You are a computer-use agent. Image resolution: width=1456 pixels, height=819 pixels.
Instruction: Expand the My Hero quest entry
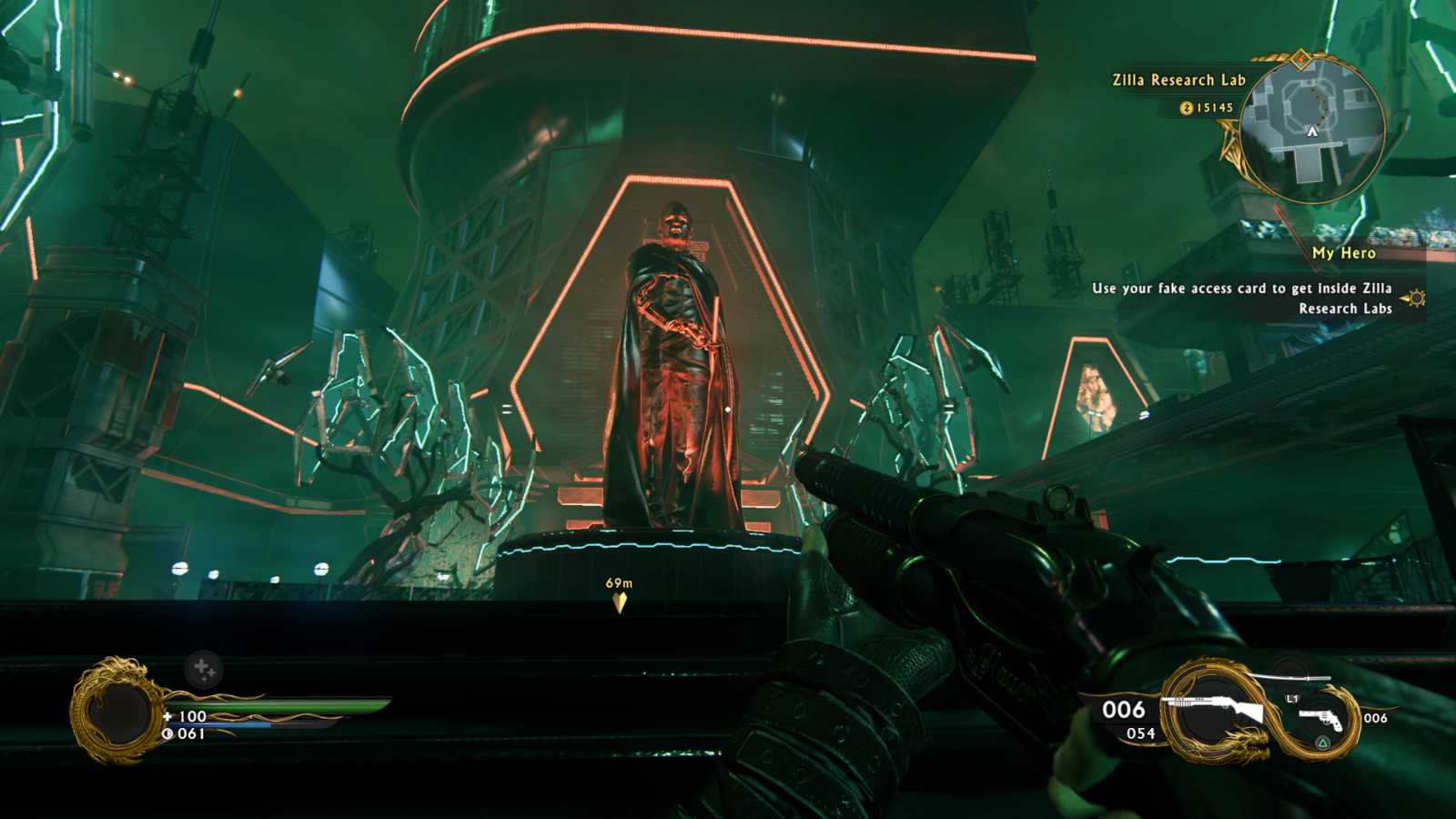(x=1344, y=254)
